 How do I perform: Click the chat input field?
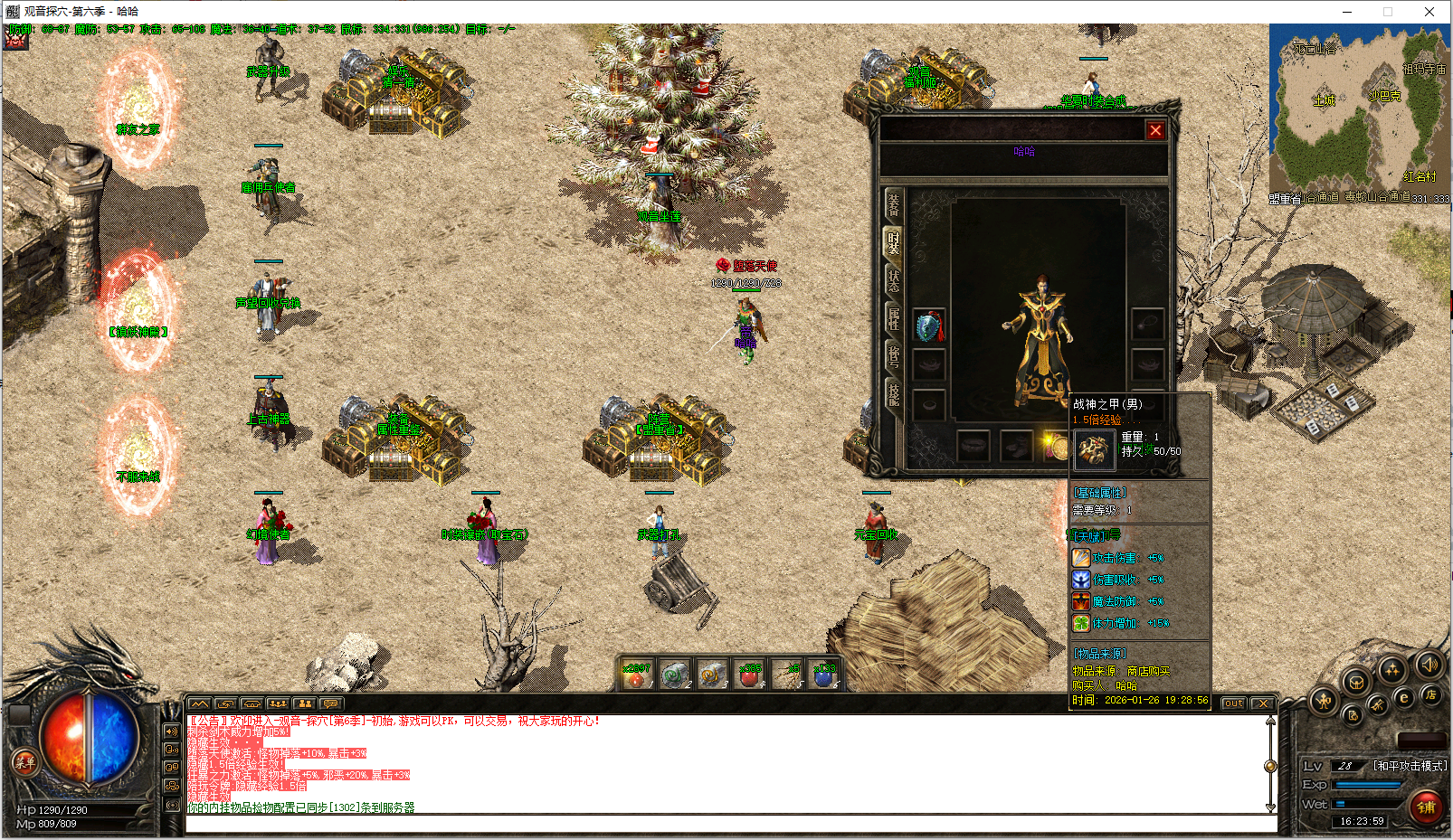tap(729, 824)
